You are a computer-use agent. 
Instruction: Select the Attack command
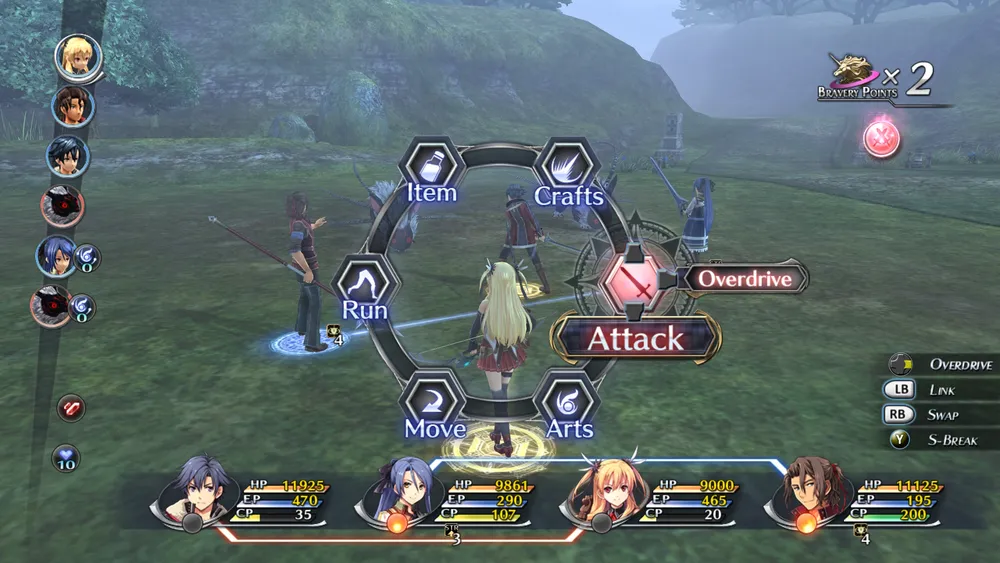click(x=634, y=339)
